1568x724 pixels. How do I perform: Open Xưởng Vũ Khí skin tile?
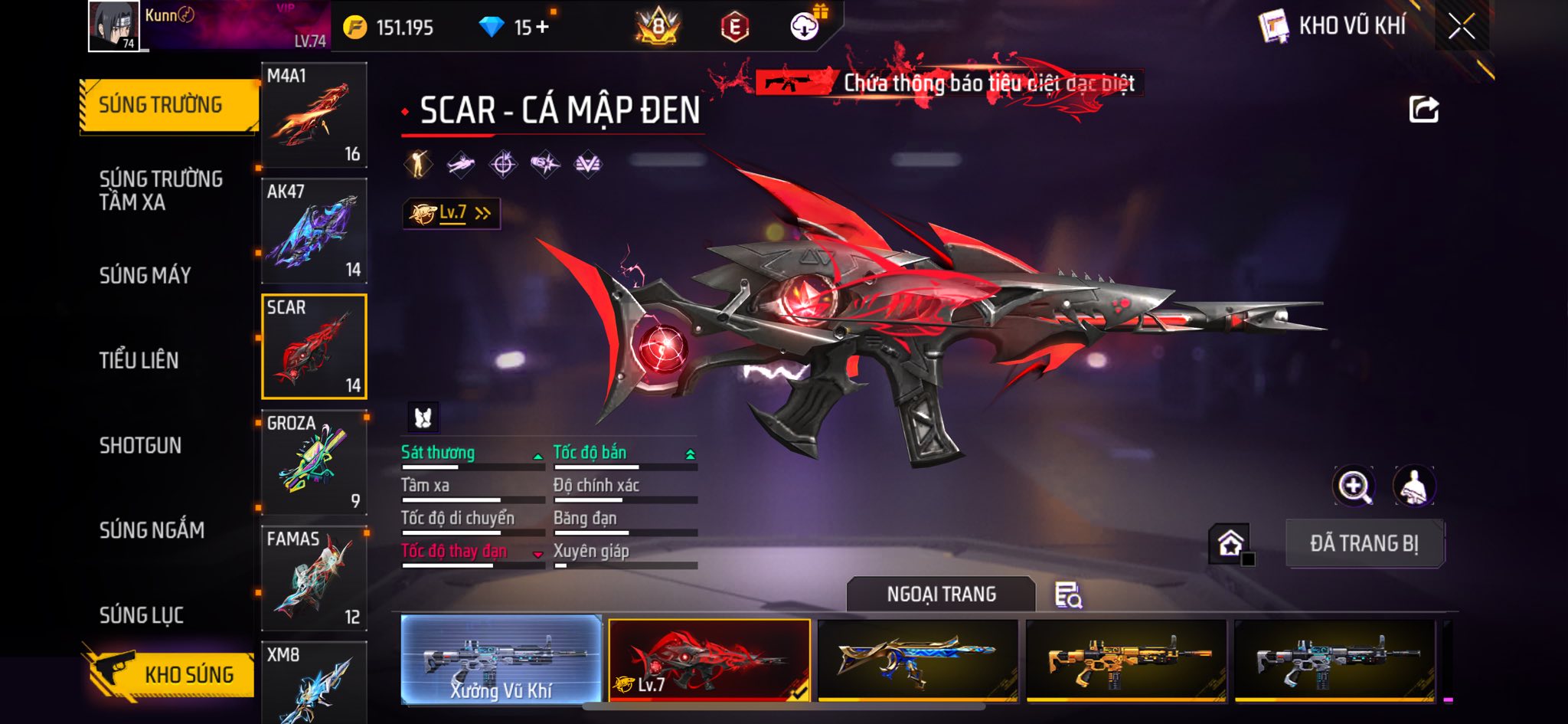coord(501,659)
